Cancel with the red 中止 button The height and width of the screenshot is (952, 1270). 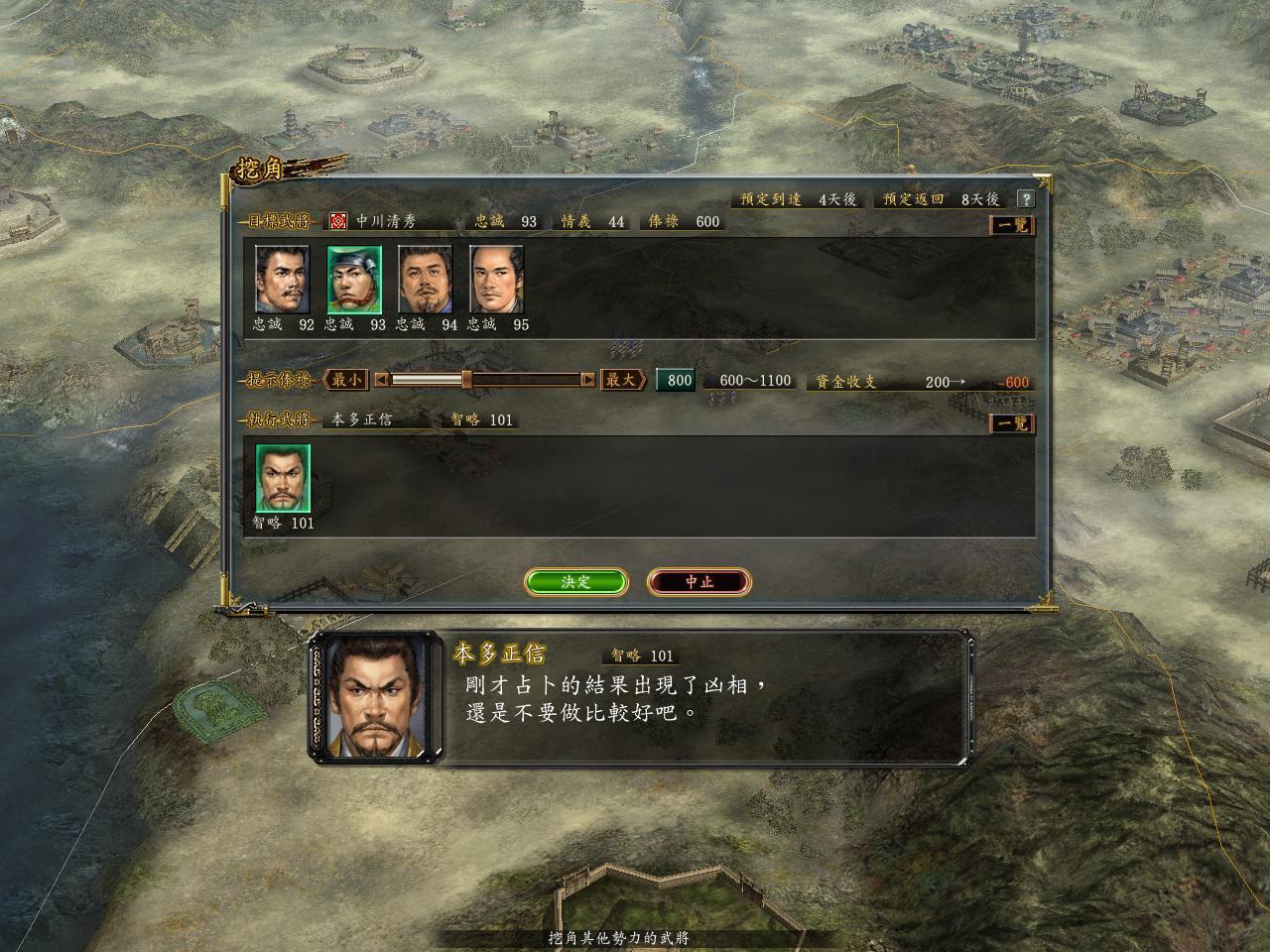pyautogui.click(x=698, y=582)
